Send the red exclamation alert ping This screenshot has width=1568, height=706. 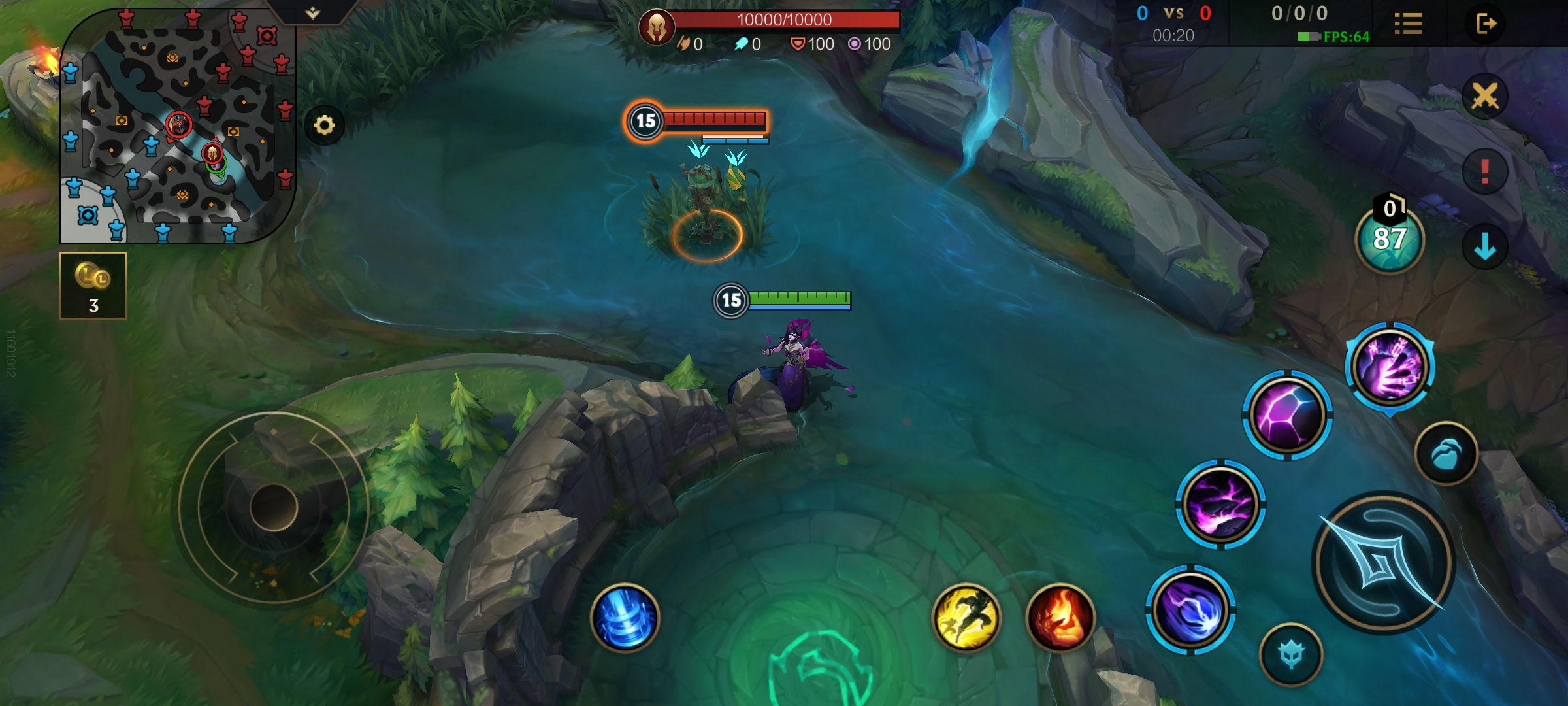(1484, 171)
